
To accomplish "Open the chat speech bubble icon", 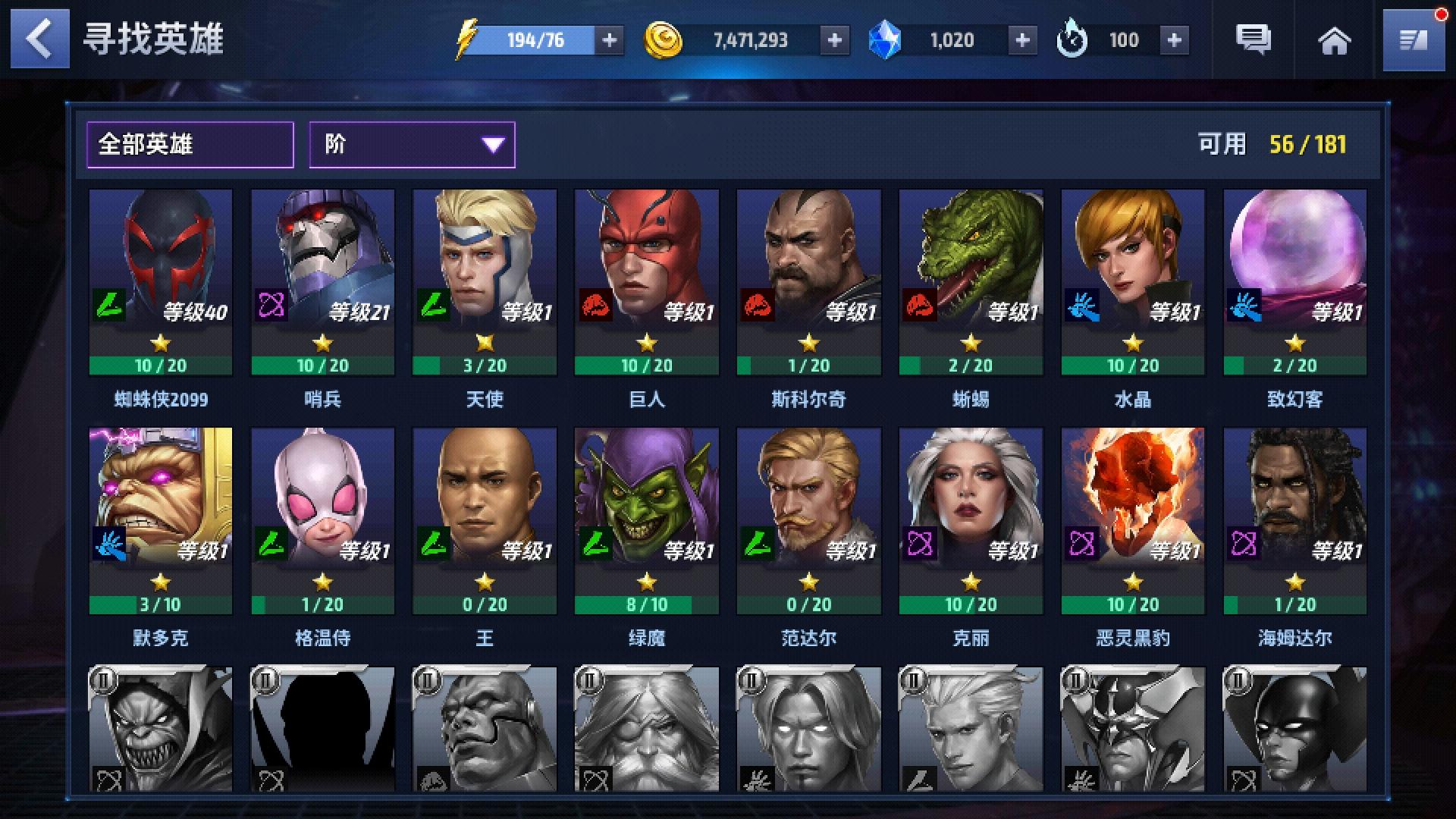I will [x=1253, y=39].
